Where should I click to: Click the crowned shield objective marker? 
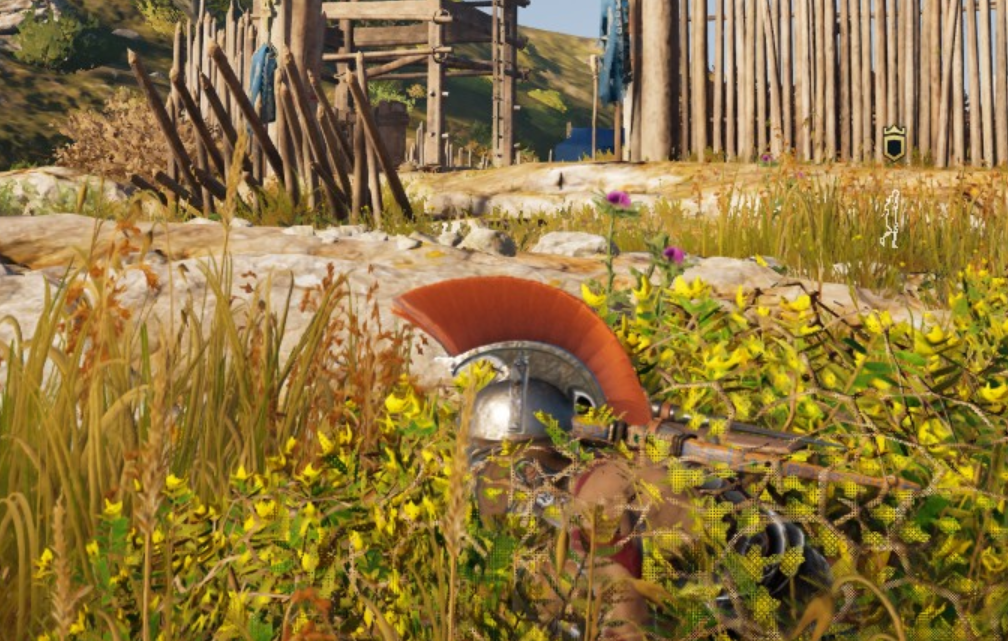point(894,143)
